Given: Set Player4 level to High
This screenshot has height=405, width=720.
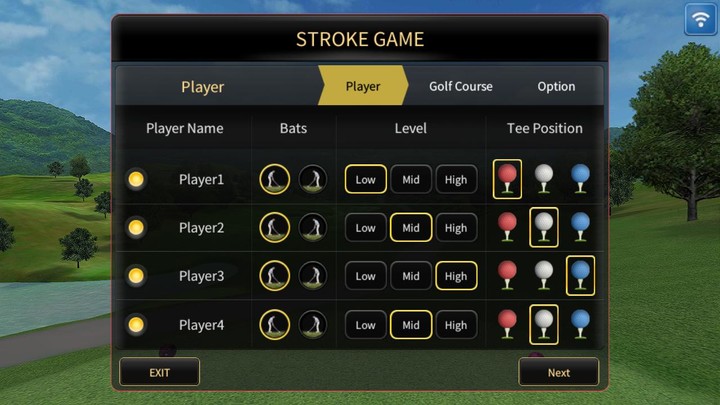Looking at the screenshot, I should [x=456, y=325].
